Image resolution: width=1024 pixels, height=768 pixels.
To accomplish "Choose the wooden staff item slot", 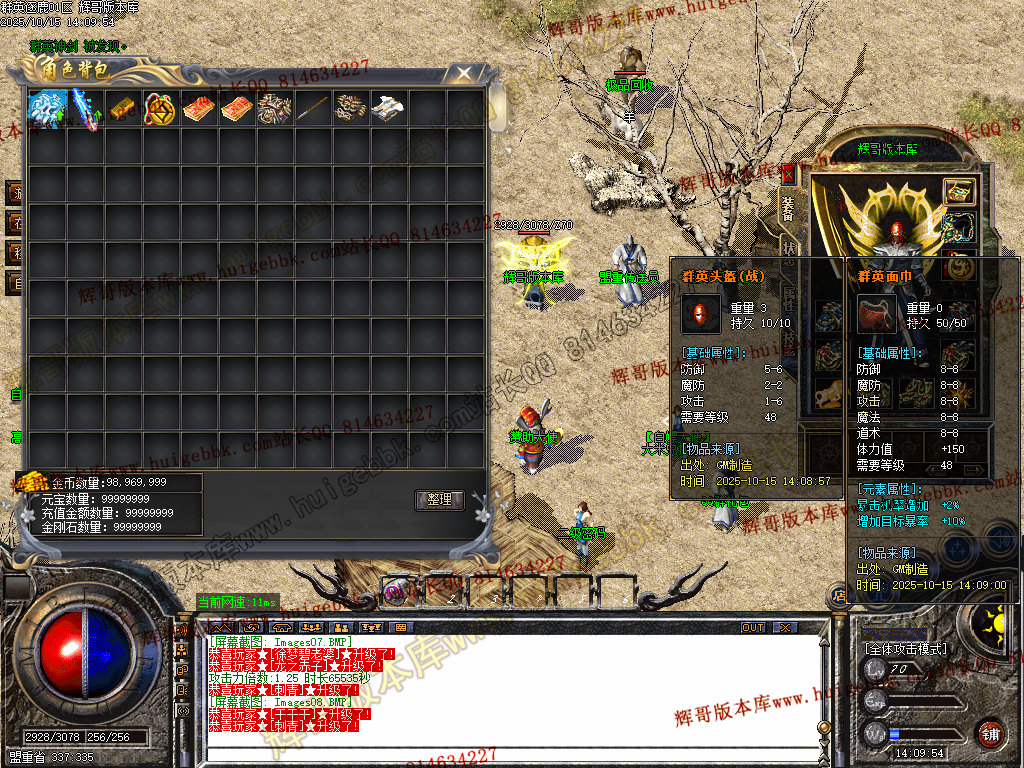I will (x=313, y=109).
